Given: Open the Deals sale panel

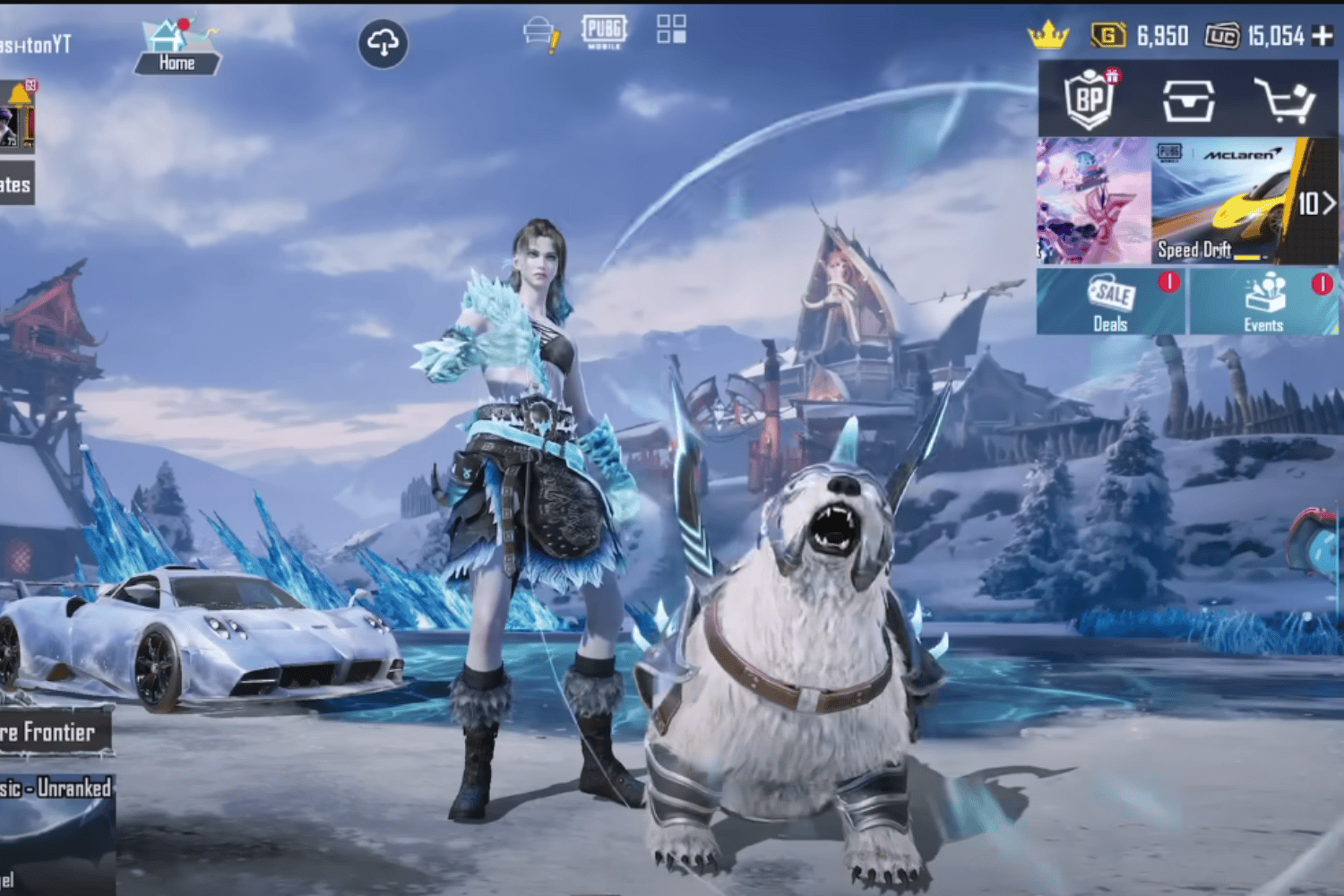Looking at the screenshot, I should point(1111,302).
